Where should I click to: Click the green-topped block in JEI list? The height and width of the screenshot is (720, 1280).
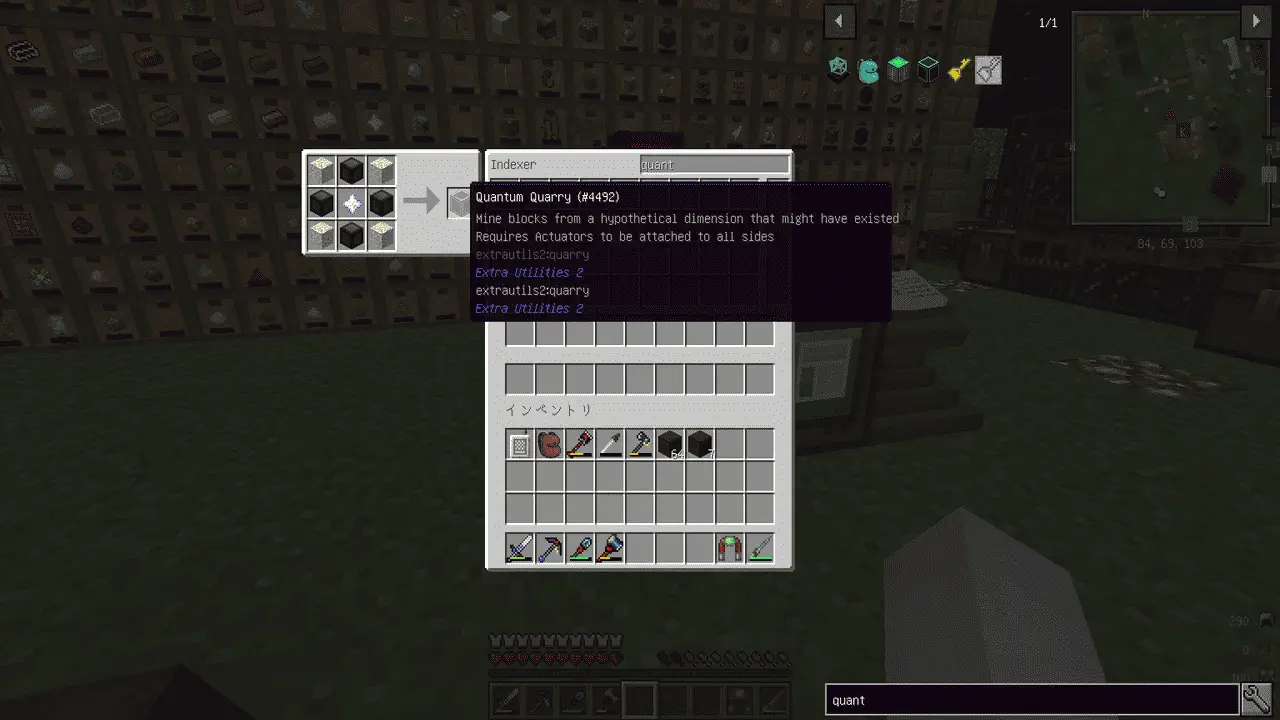pos(898,70)
